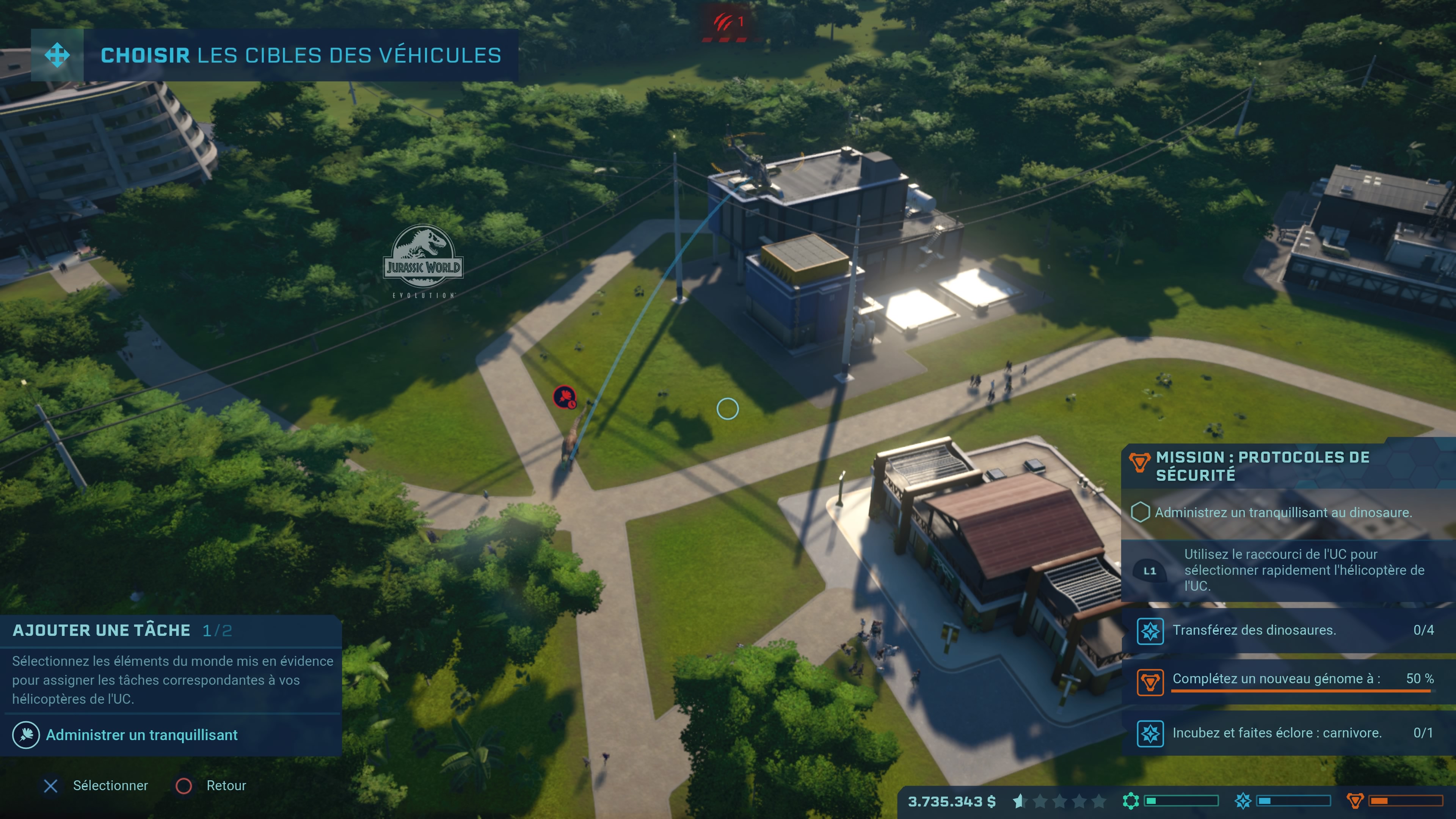
Task: Click the vehicle targets crosshair icon
Action: tap(57, 55)
